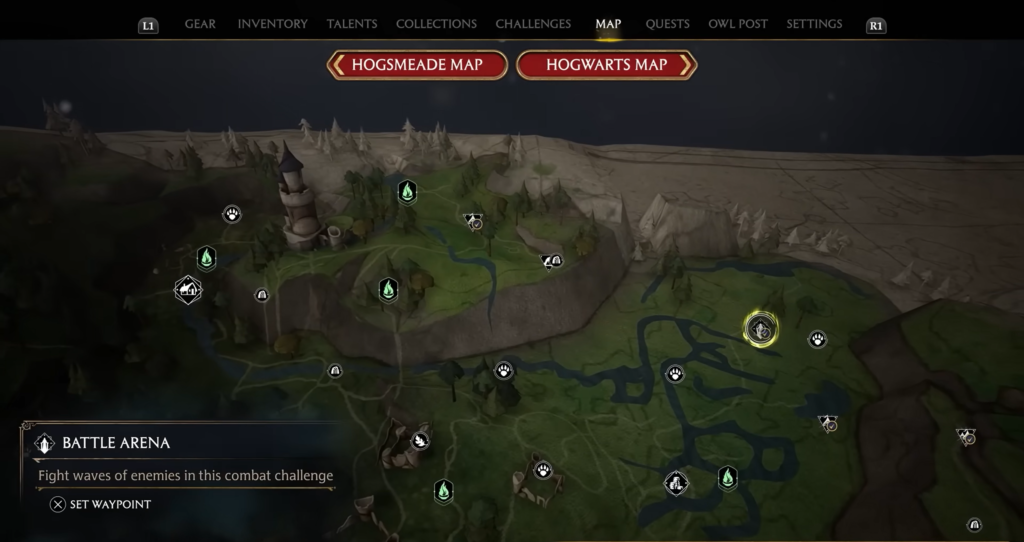Switch to the Hogsmeade Map

click(x=417, y=65)
